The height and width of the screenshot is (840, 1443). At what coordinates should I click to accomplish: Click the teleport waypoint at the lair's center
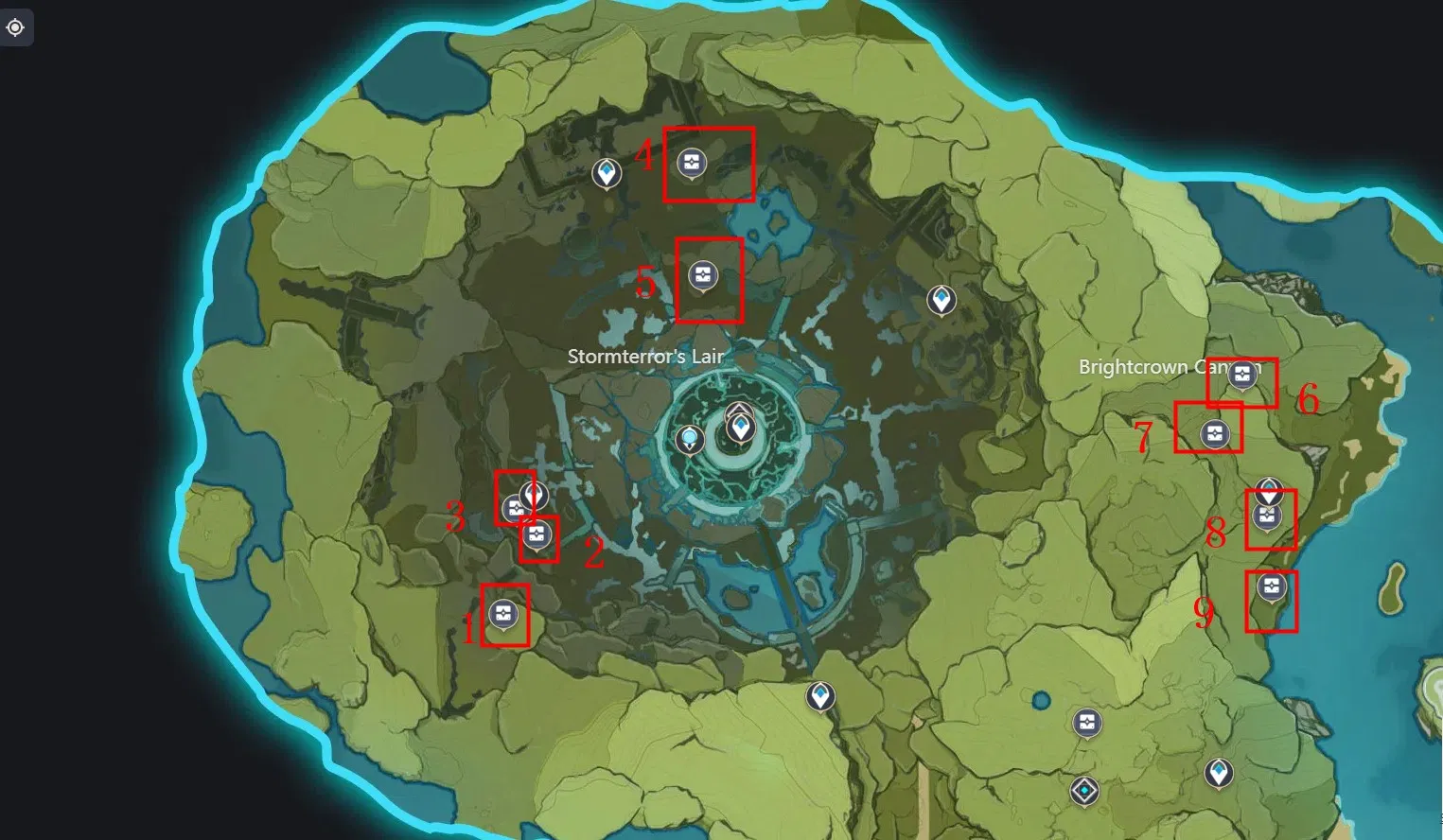click(741, 429)
